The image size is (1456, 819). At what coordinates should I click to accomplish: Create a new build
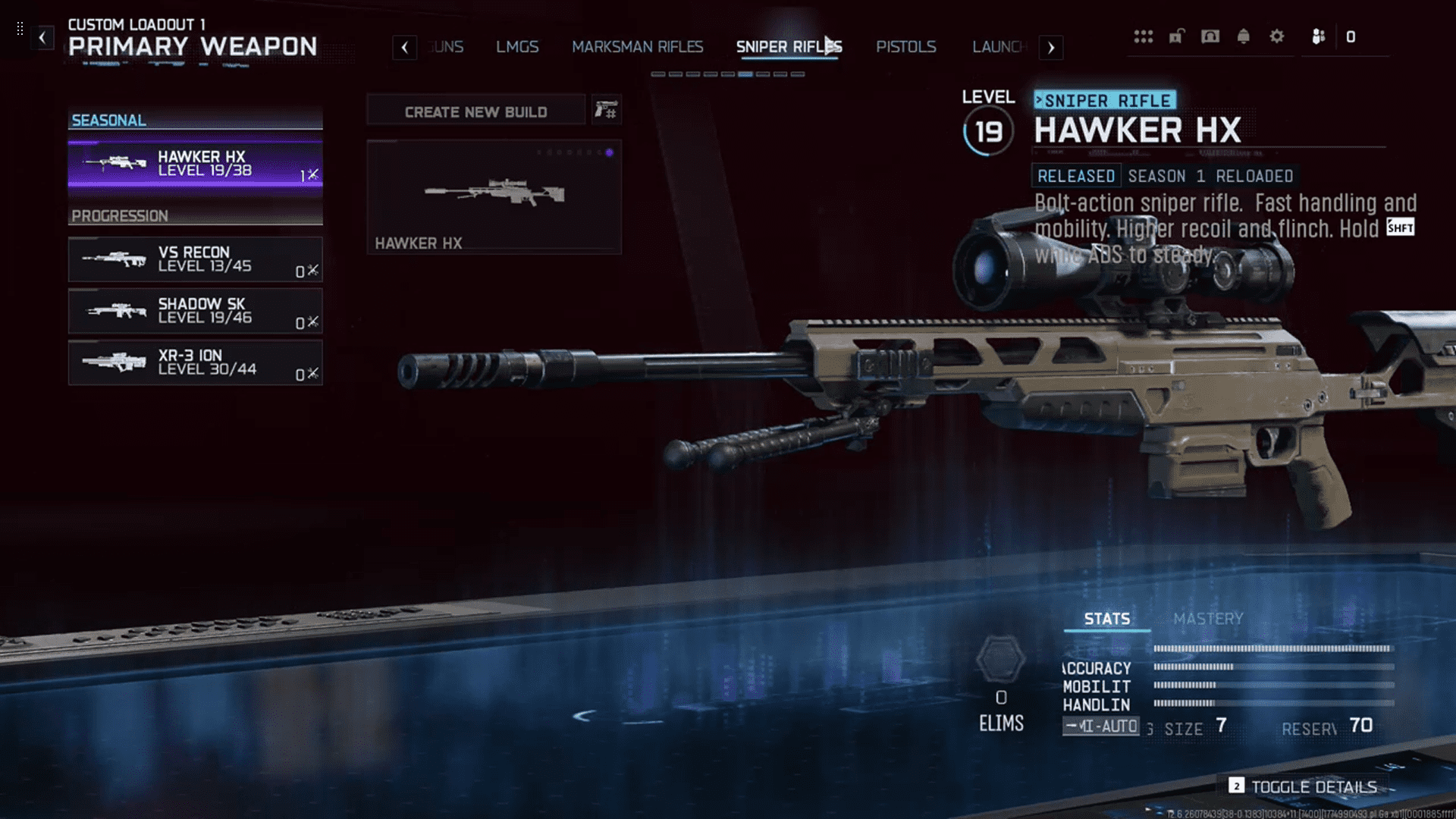pyautogui.click(x=475, y=111)
